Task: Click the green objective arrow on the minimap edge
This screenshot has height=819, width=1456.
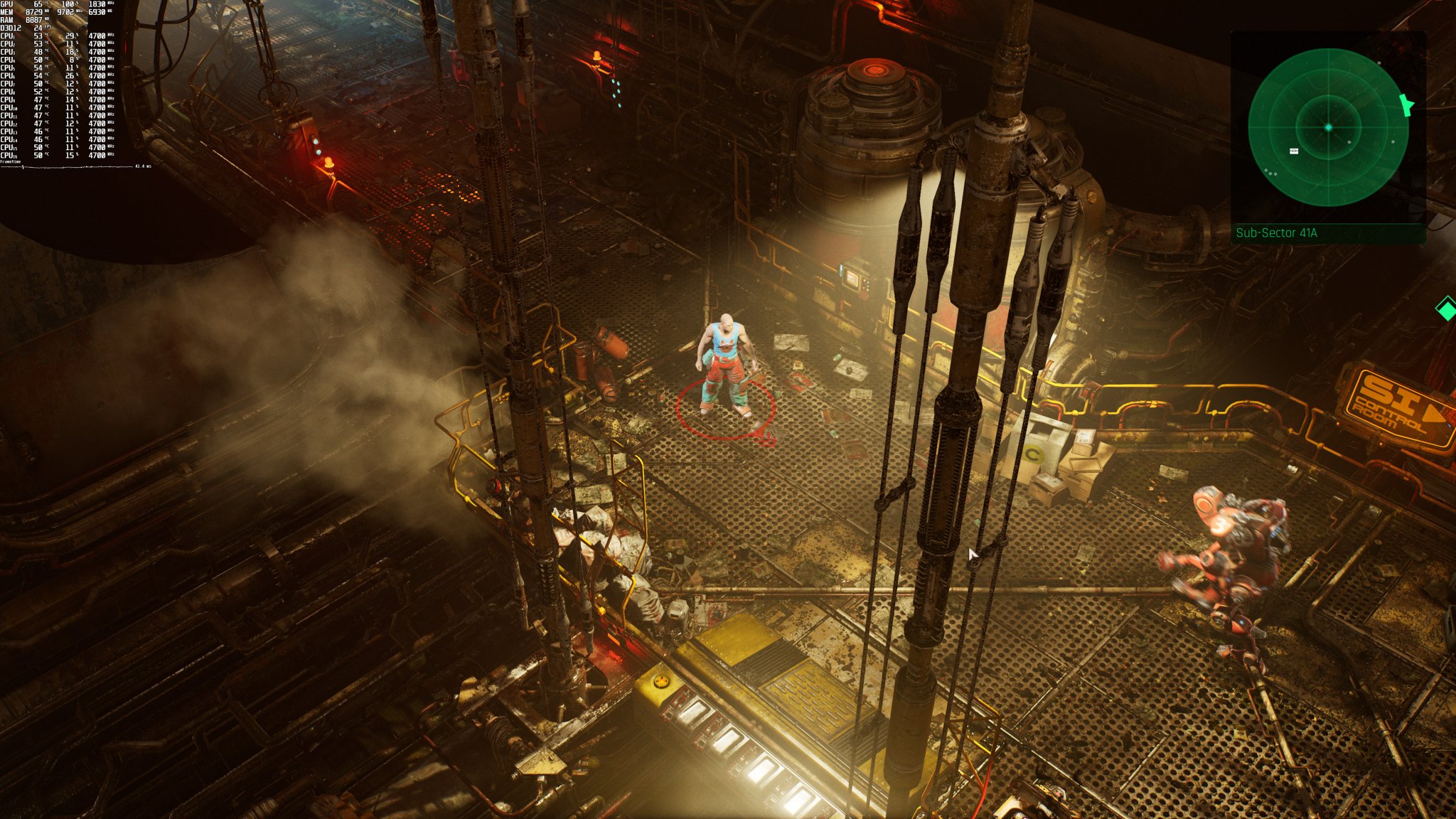Action: click(1406, 105)
